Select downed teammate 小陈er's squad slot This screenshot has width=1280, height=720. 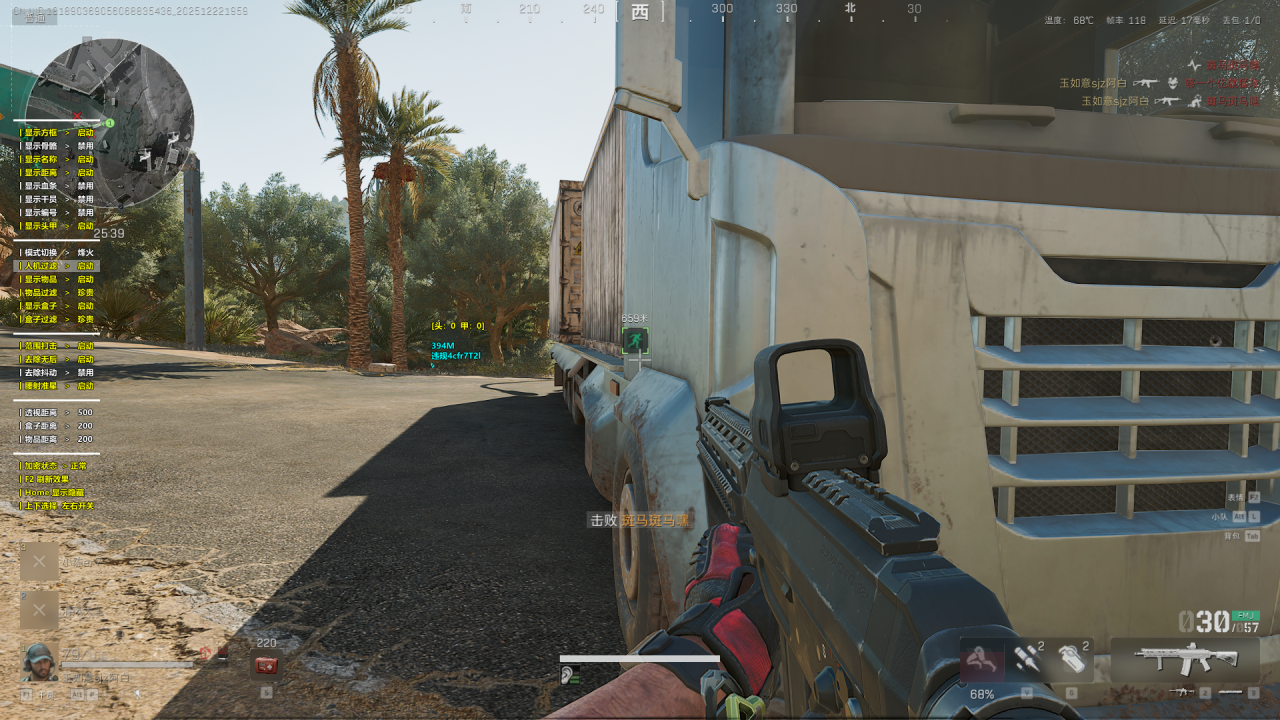point(39,562)
